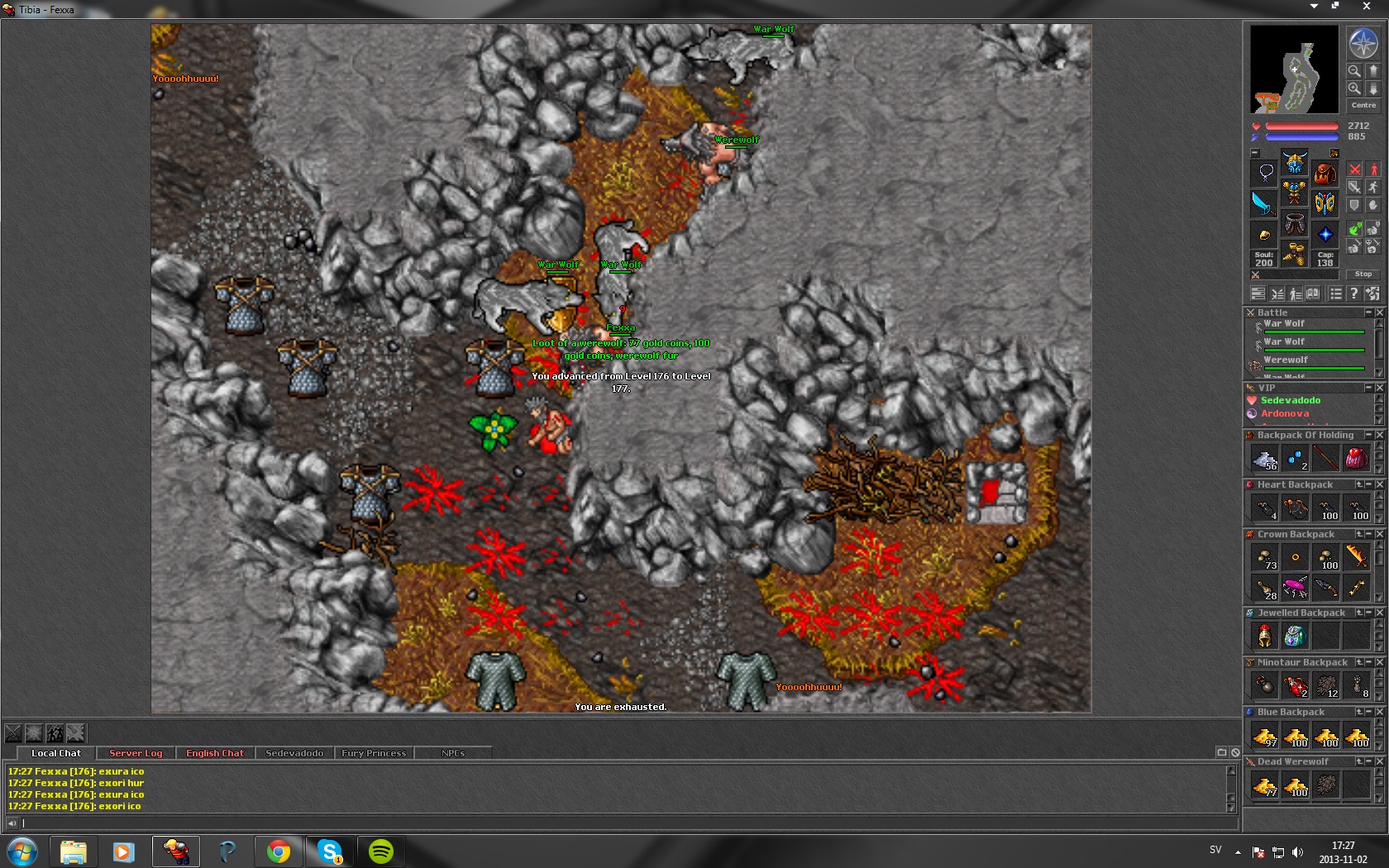Select the equipped blue horned helmet slot
Viewport: 1389px width, 868px height.
click(x=1295, y=161)
